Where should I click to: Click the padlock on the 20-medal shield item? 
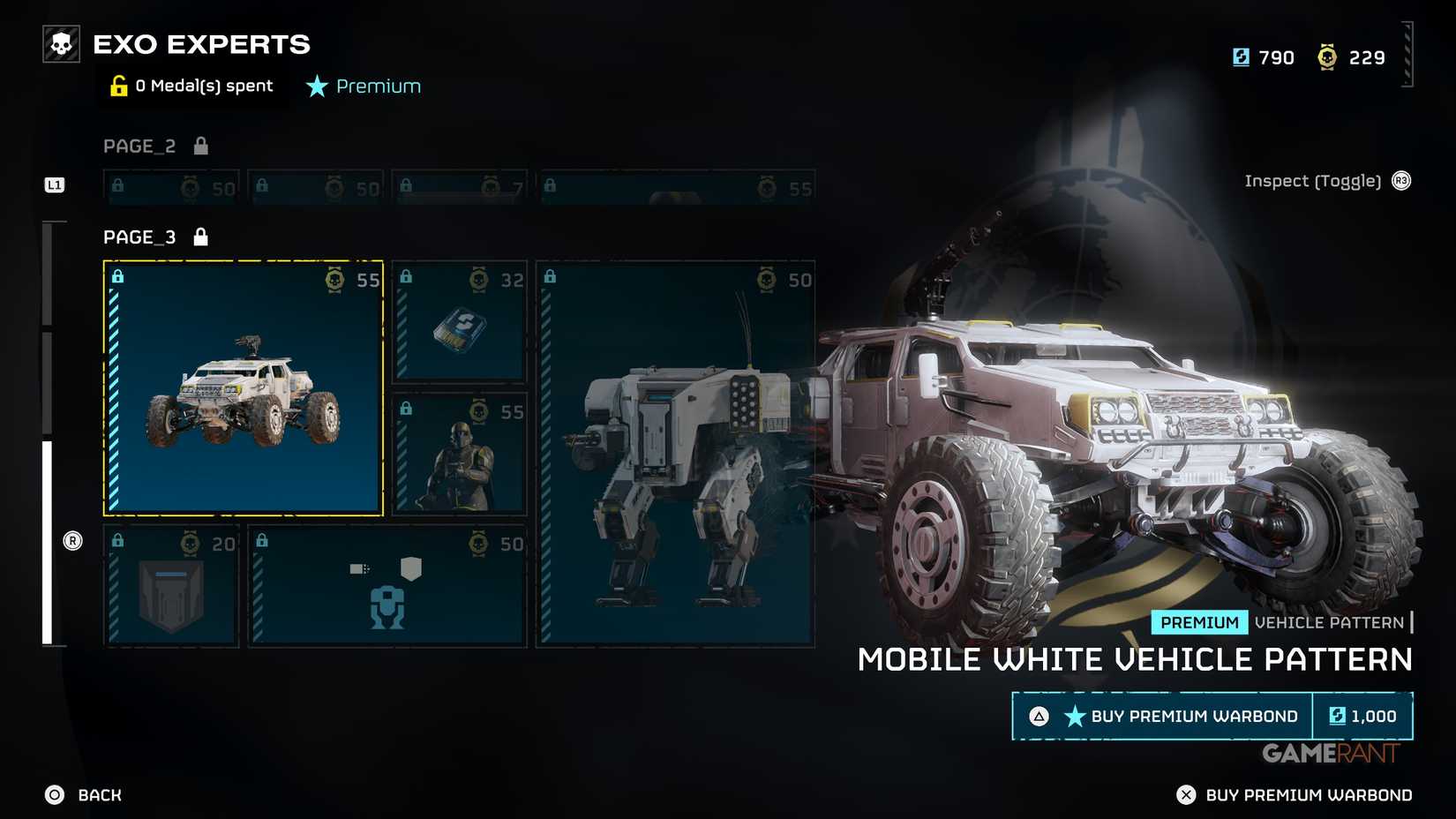point(117,539)
